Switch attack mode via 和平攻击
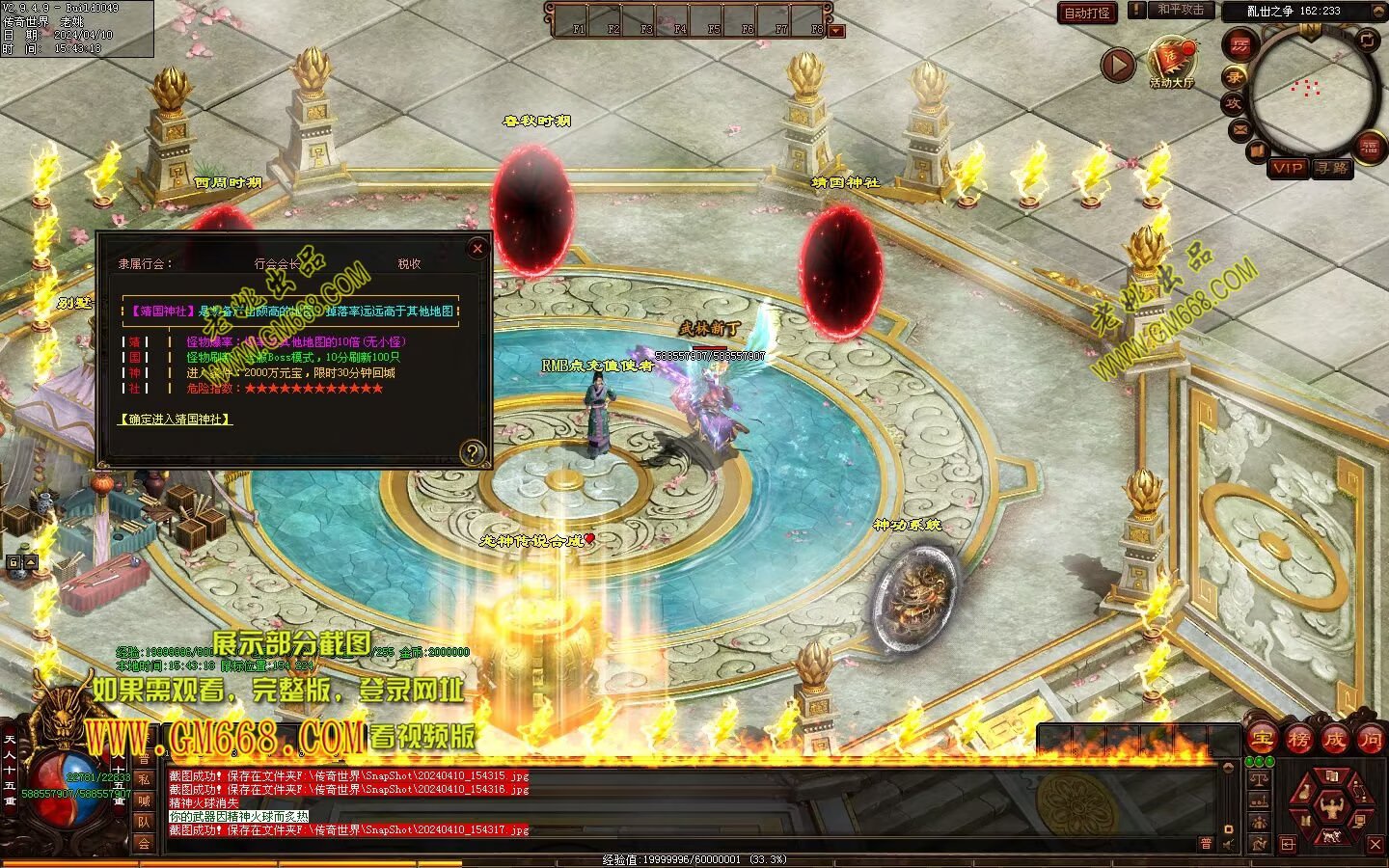Viewport: 1389px width, 868px height. tap(1181, 10)
